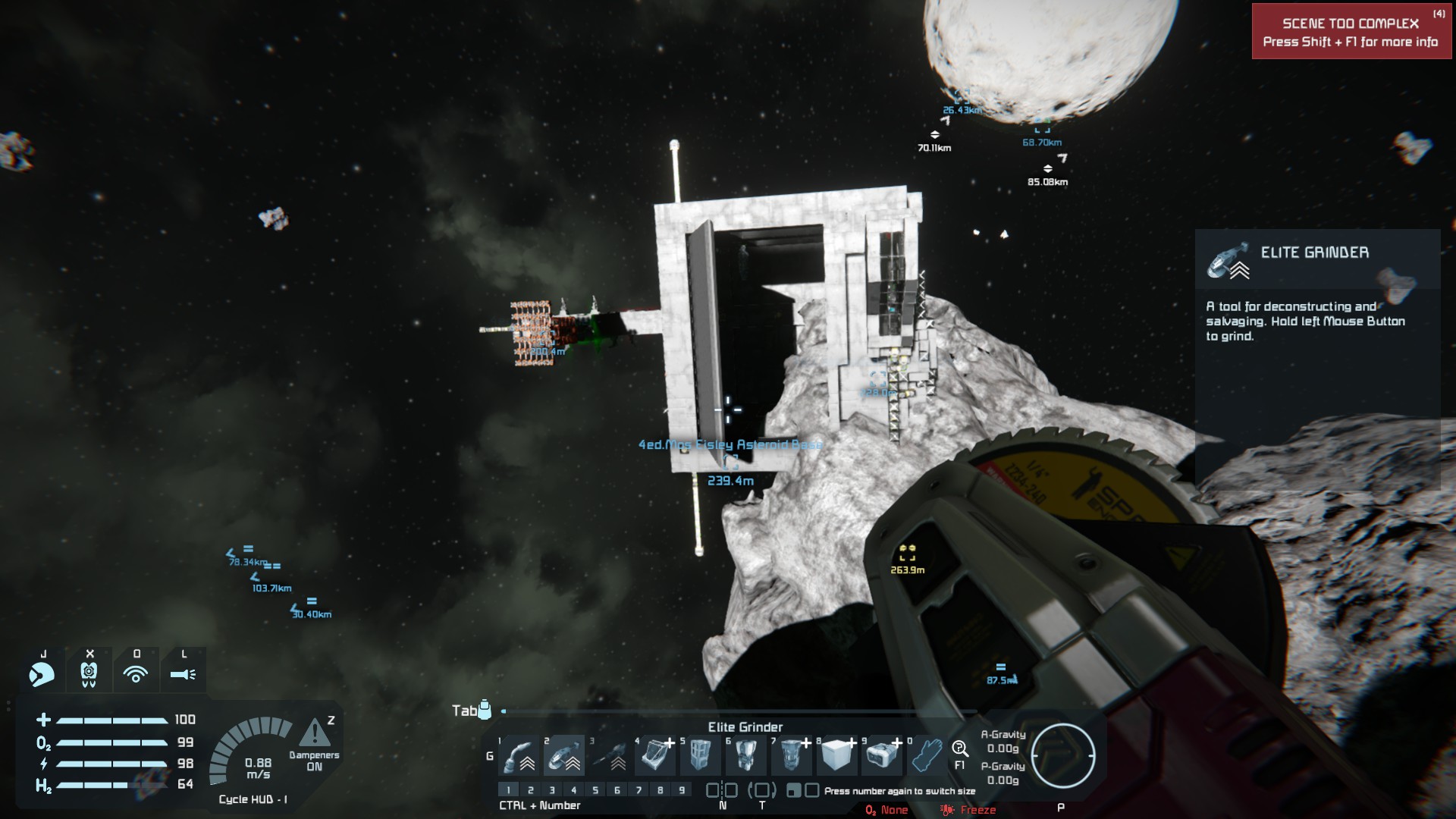Switch to toolbar page 2
This screenshot has width=1456, height=819.
530,790
